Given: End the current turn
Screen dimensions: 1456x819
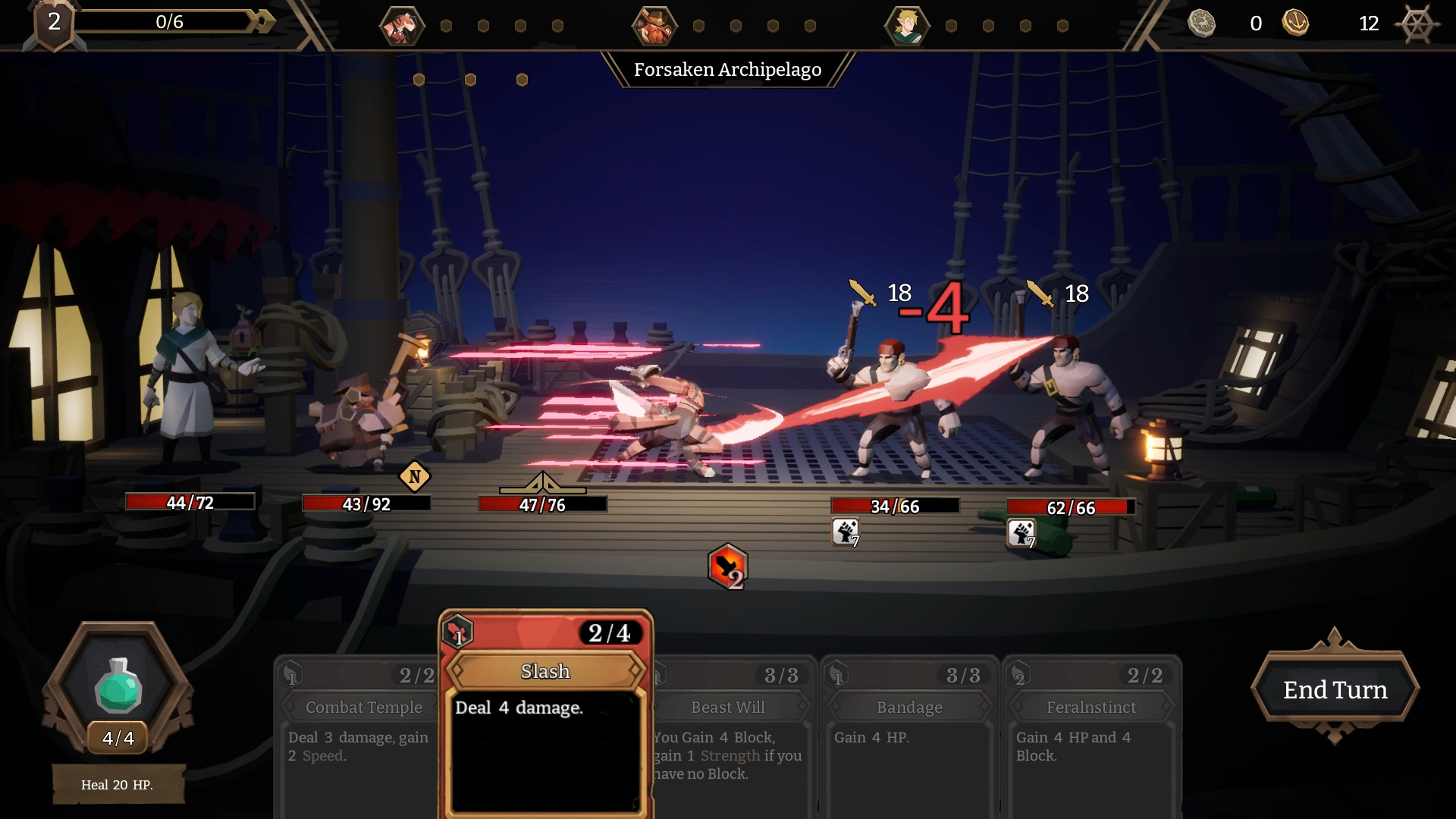Looking at the screenshot, I should point(1335,690).
